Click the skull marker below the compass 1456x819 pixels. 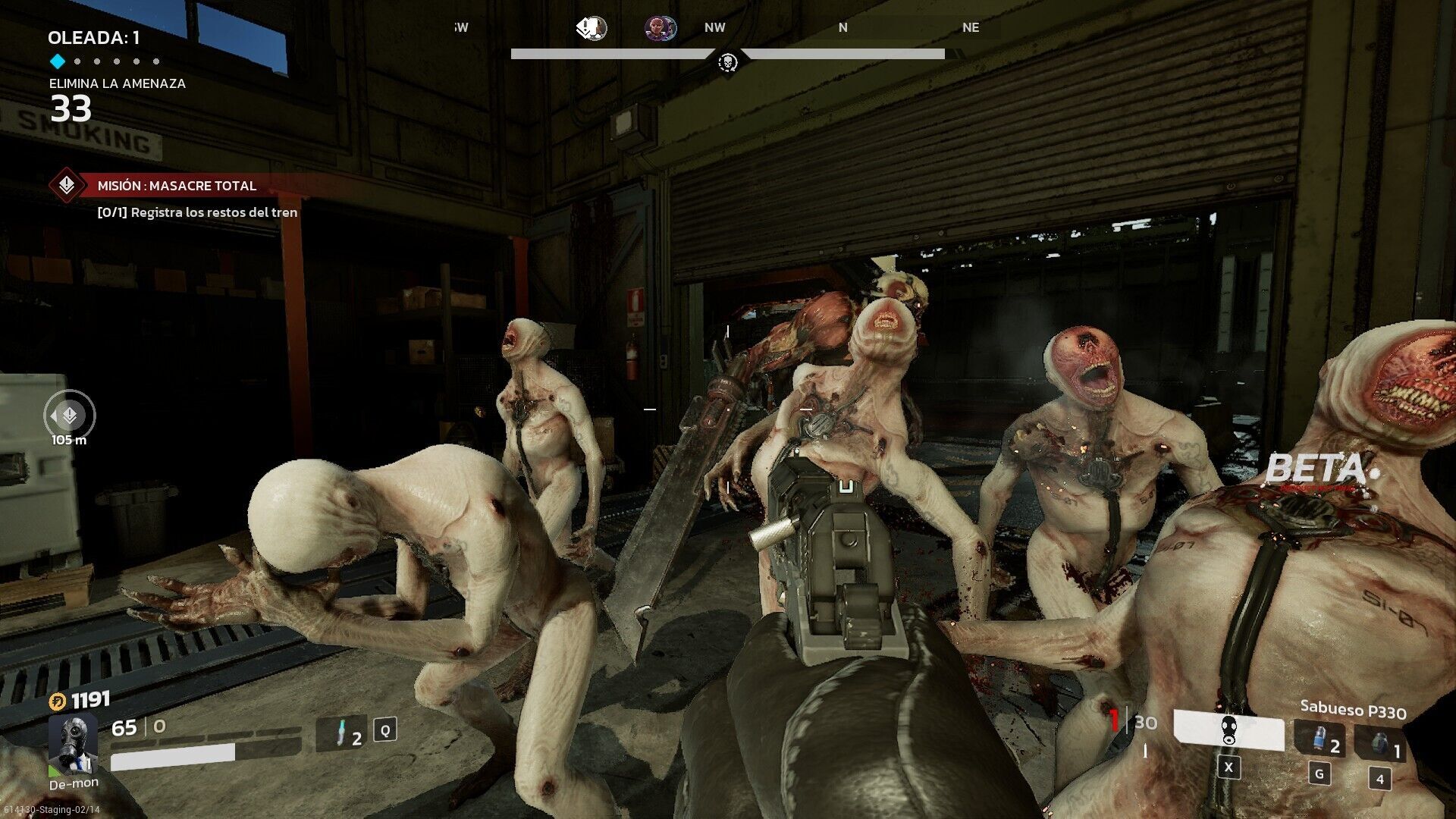click(x=728, y=62)
